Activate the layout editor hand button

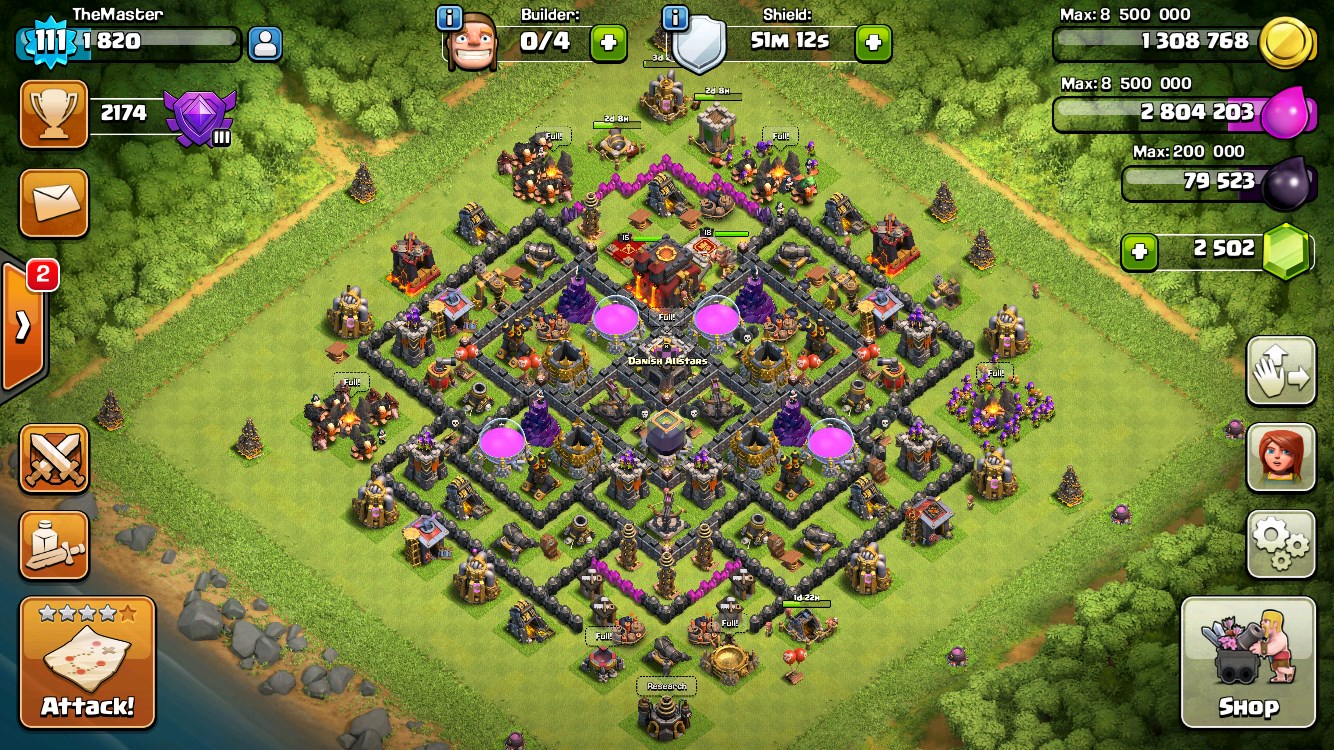1281,371
